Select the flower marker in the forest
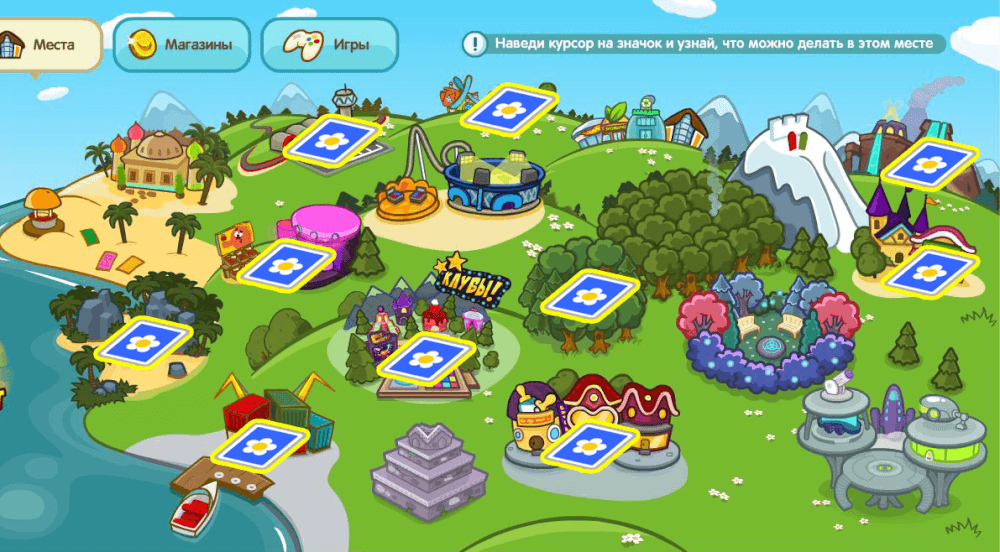This screenshot has height=552, width=1000. 591,295
